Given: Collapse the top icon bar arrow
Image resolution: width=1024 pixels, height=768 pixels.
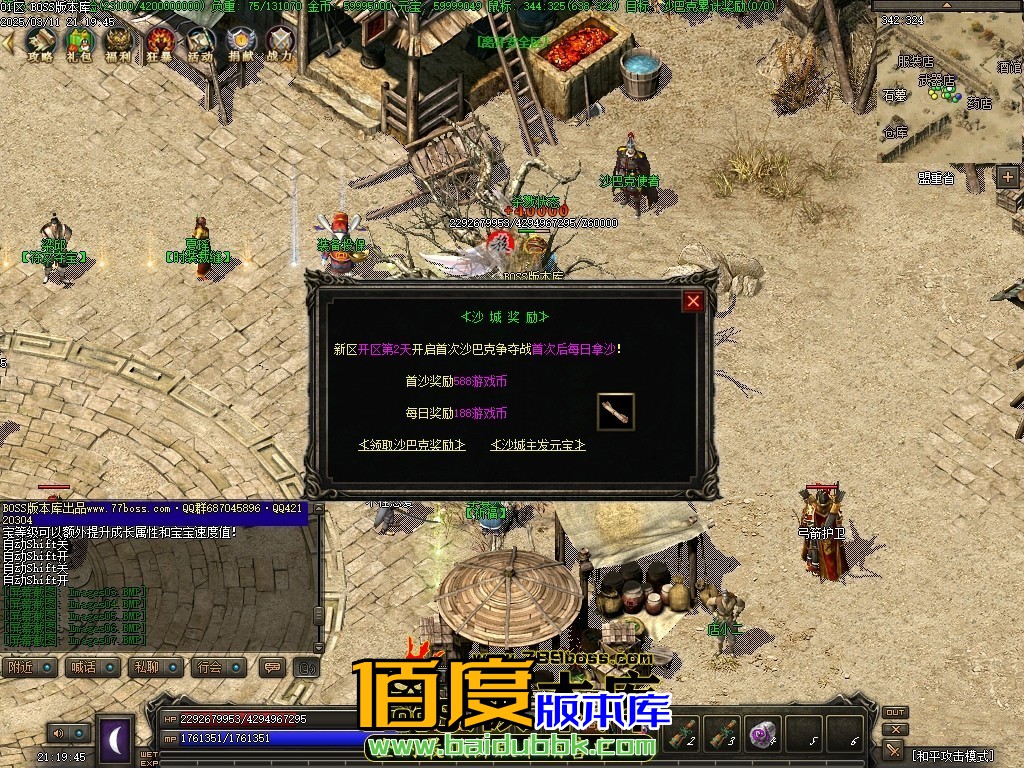Looking at the screenshot, I should (8, 42).
